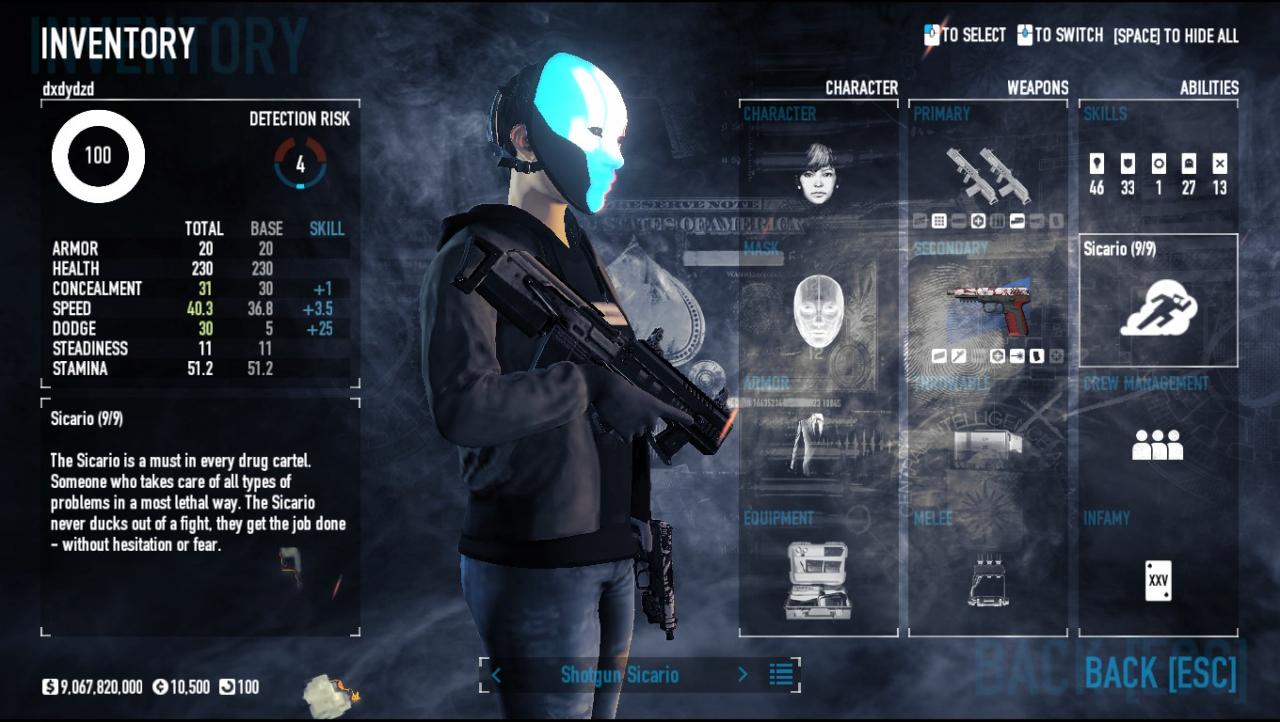Image resolution: width=1280 pixels, height=722 pixels.
Task: Open the Infamy XXV card
Action: [x=1158, y=580]
